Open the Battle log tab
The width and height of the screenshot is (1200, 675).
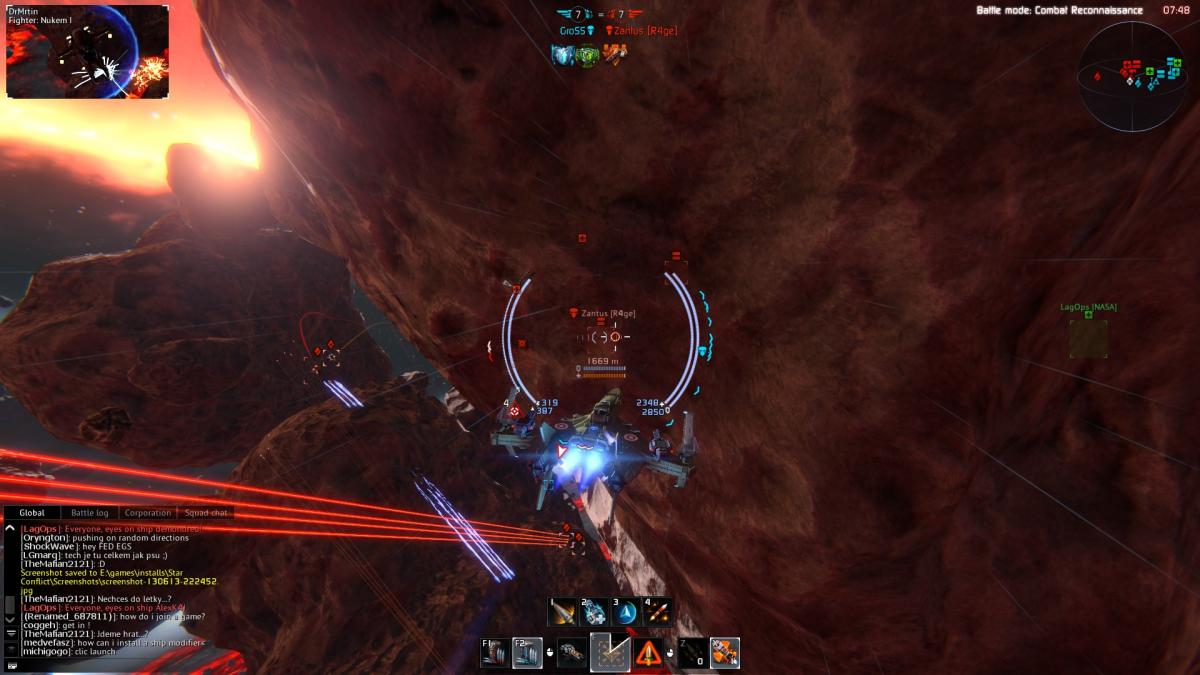click(x=90, y=513)
